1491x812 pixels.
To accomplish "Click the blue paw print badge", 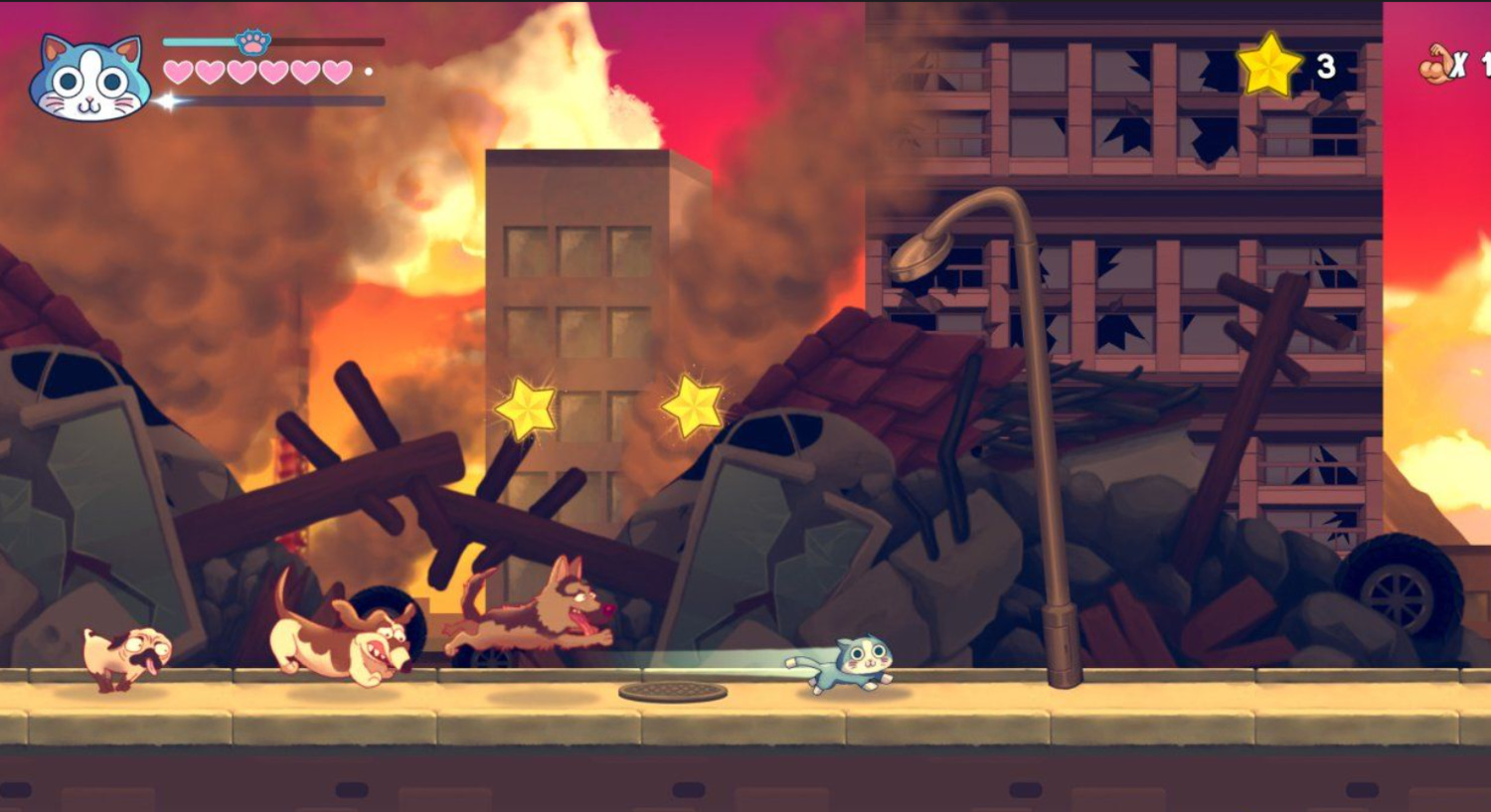I will pyautogui.click(x=253, y=42).
